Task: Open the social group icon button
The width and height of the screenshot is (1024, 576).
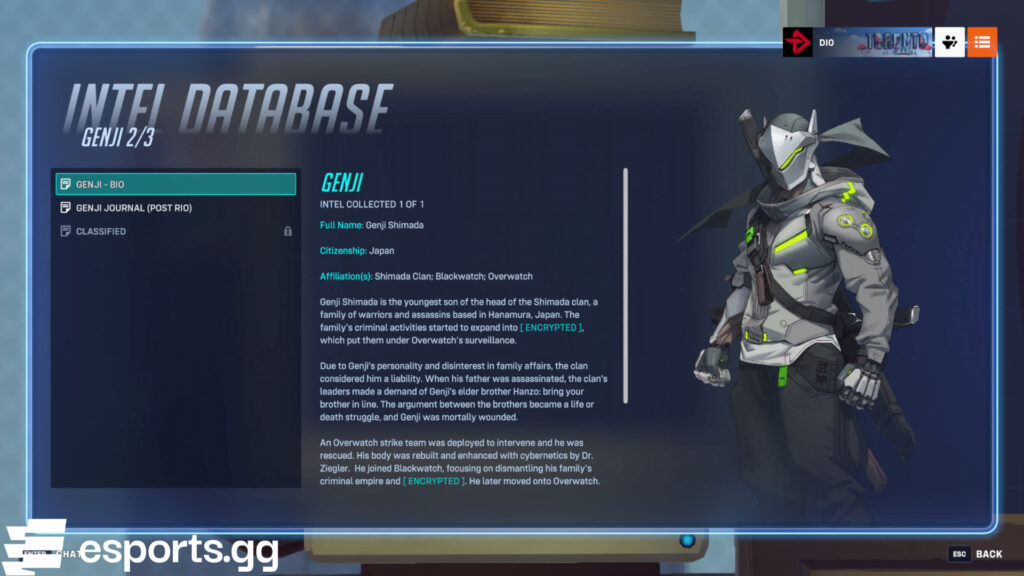Action: 949,42
